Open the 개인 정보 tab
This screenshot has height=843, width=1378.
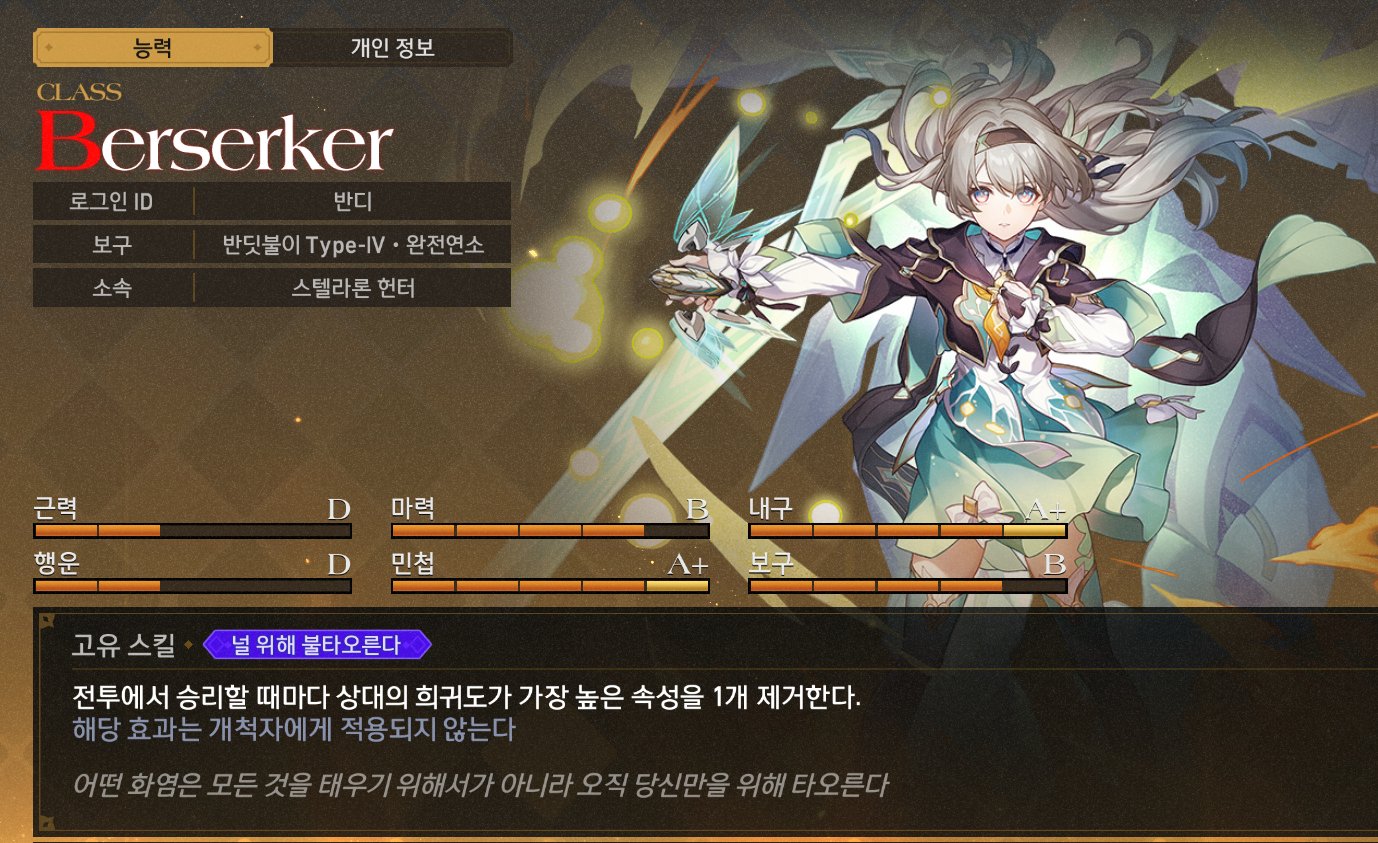[x=392, y=47]
